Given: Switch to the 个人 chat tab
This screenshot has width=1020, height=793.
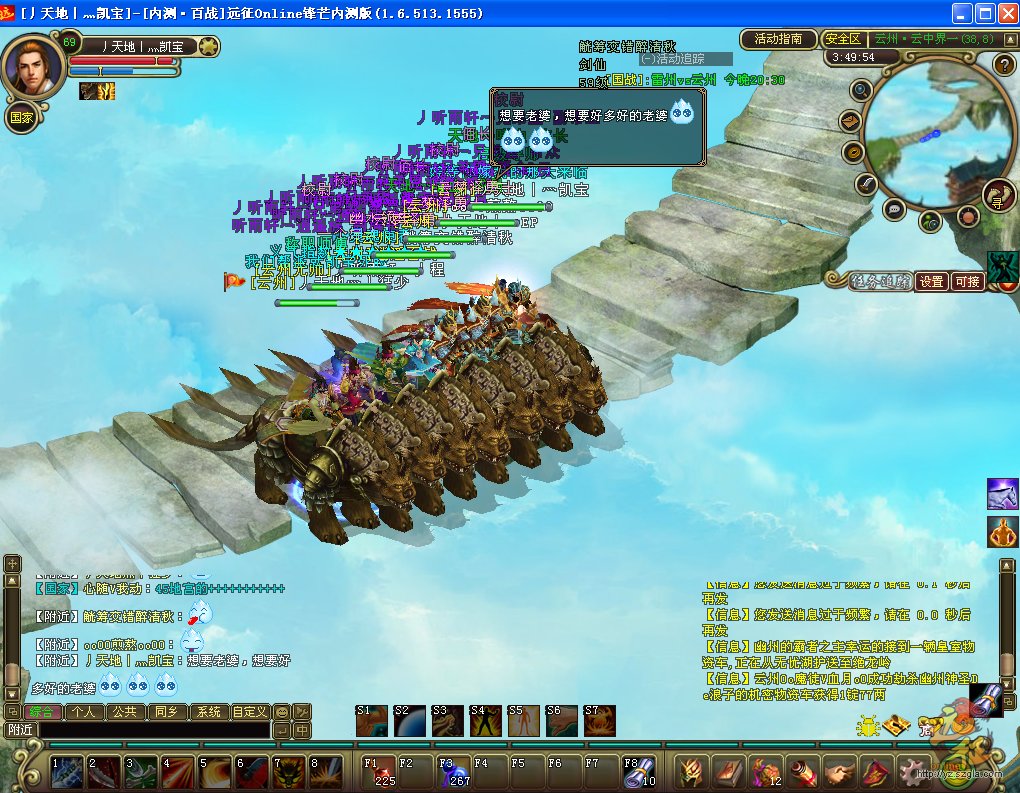Looking at the screenshot, I should (x=84, y=712).
